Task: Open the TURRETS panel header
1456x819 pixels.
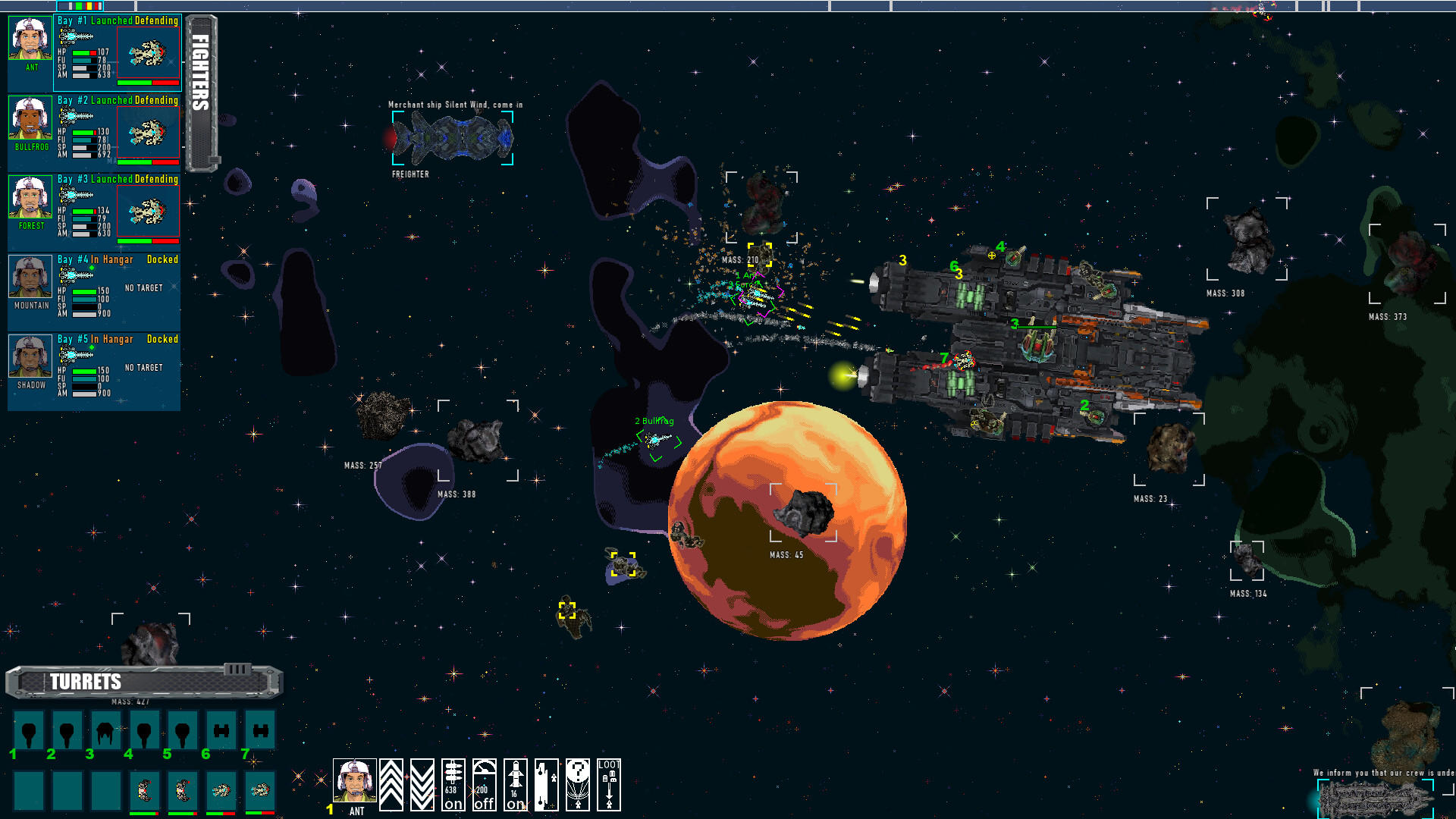Action: [86, 682]
